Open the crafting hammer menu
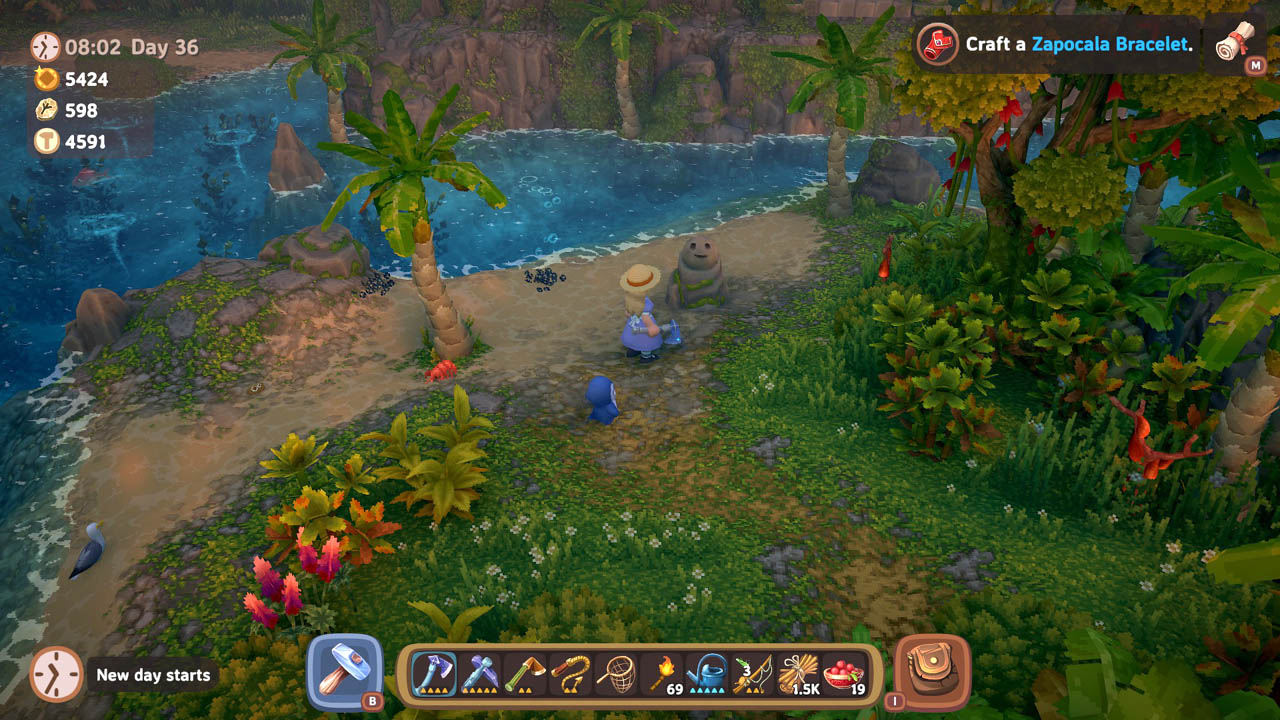The width and height of the screenshot is (1280, 720). coord(347,668)
